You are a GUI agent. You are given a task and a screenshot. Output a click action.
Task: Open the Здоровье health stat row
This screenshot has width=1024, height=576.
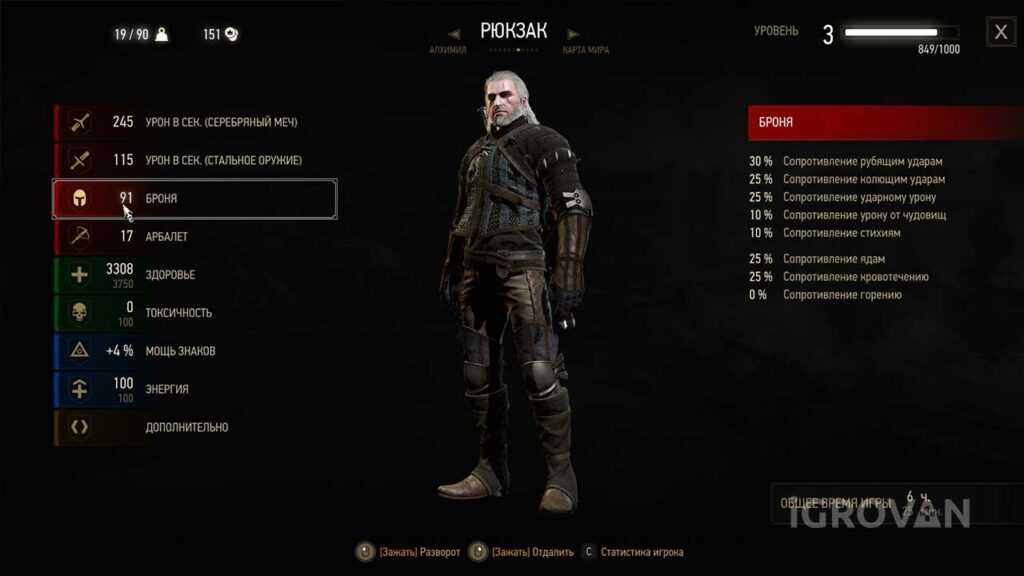pos(195,275)
